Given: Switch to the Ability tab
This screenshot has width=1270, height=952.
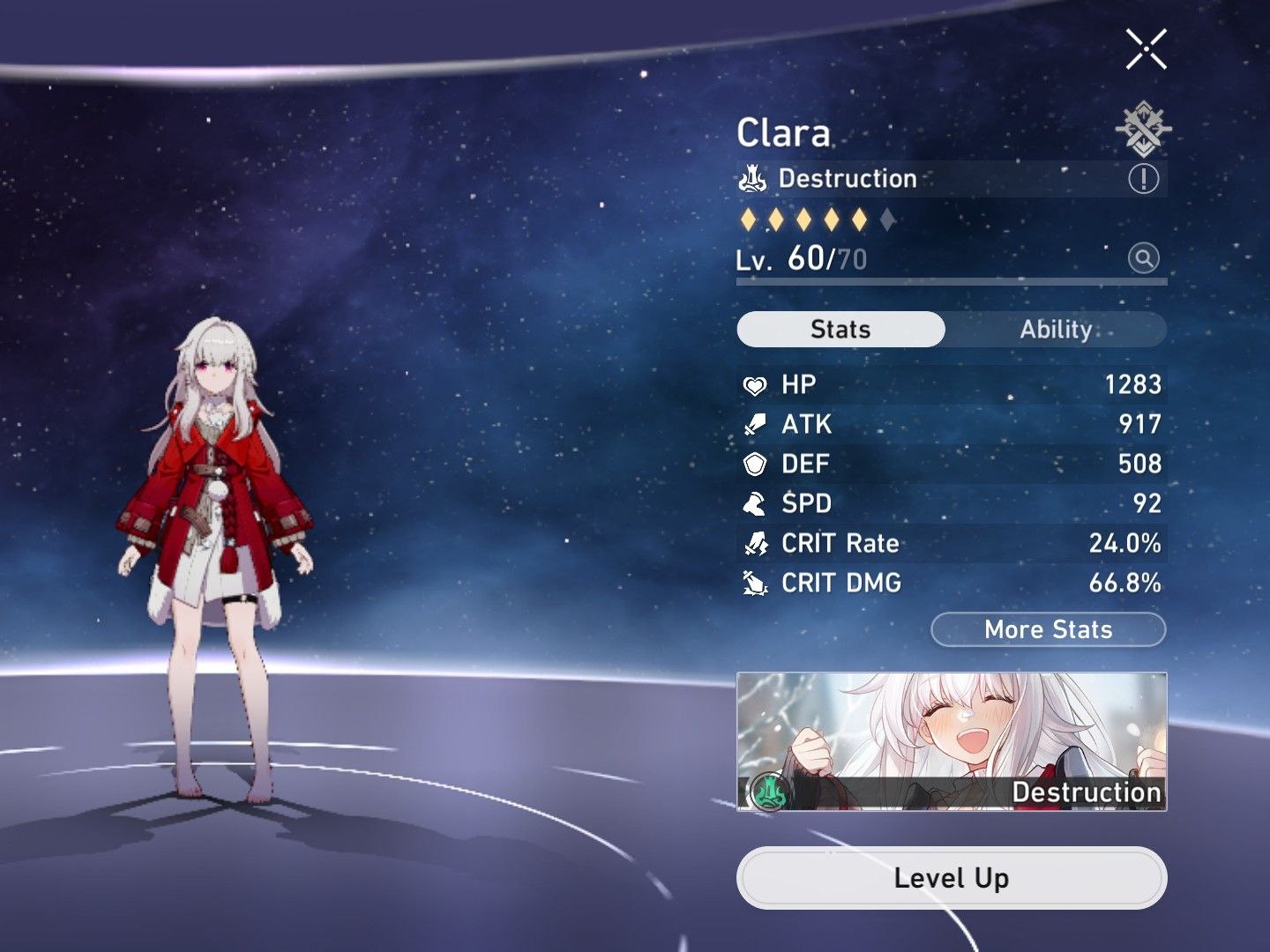Looking at the screenshot, I should pos(1057,329).
